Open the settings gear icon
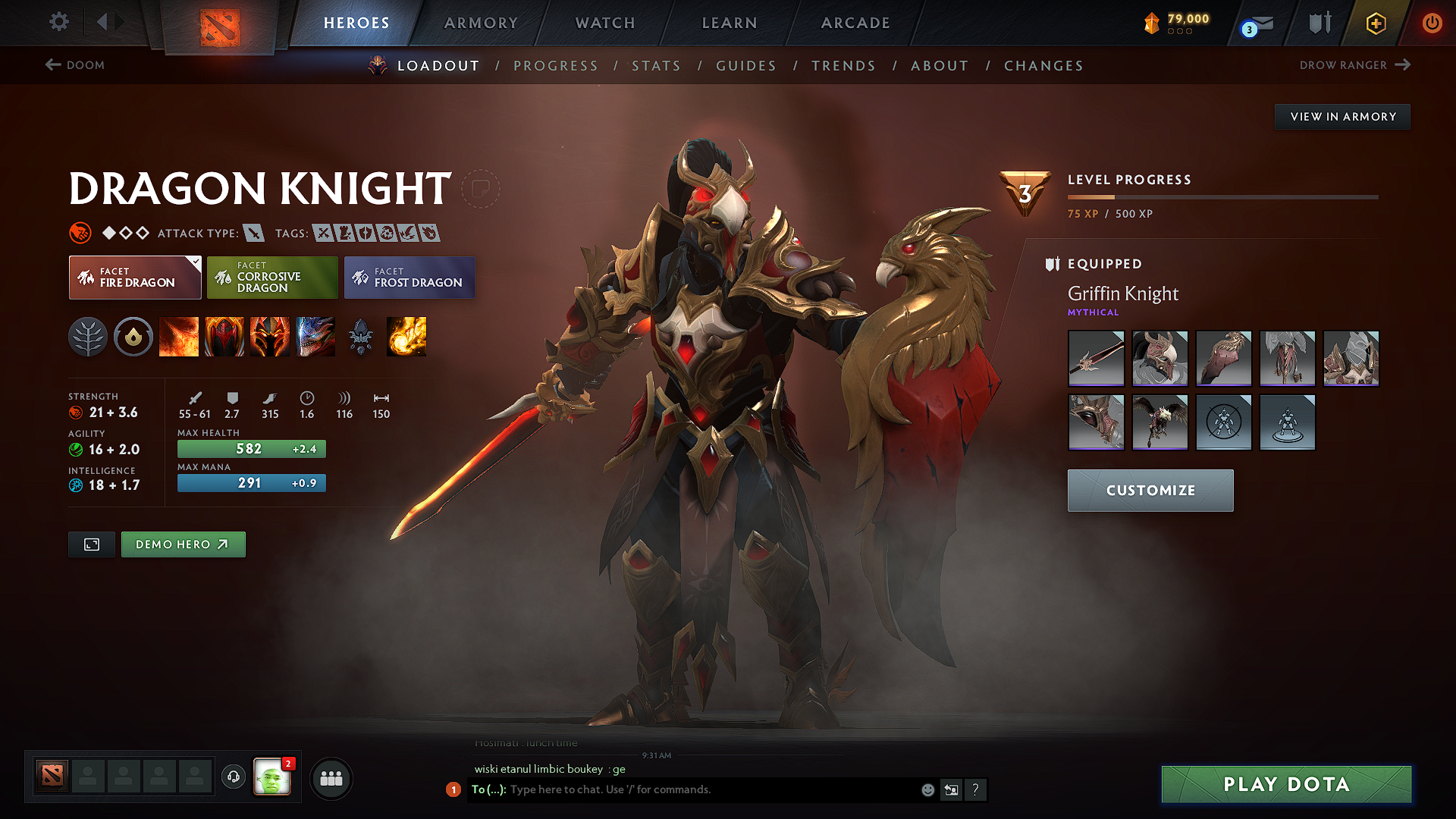The height and width of the screenshot is (819, 1456). (58, 22)
